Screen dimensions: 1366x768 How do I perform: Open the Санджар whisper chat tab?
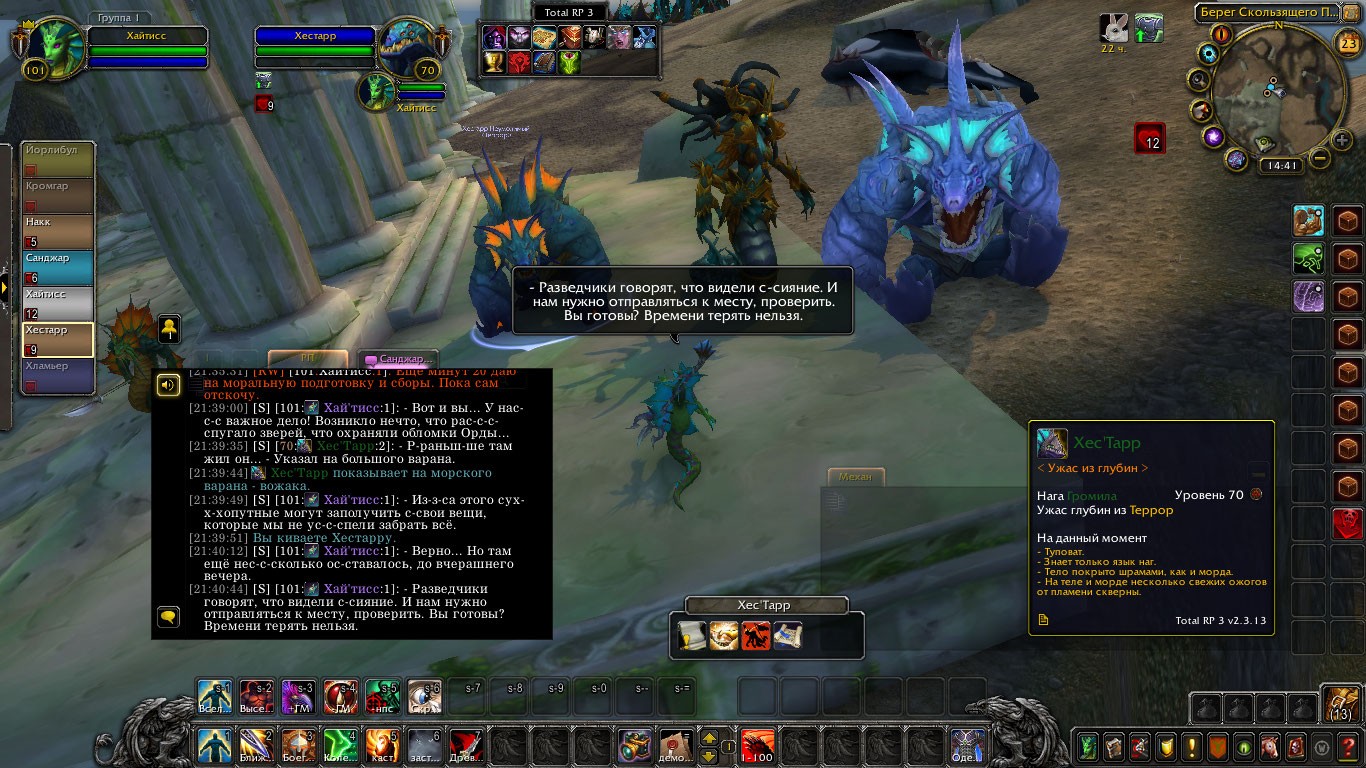pyautogui.click(x=399, y=359)
